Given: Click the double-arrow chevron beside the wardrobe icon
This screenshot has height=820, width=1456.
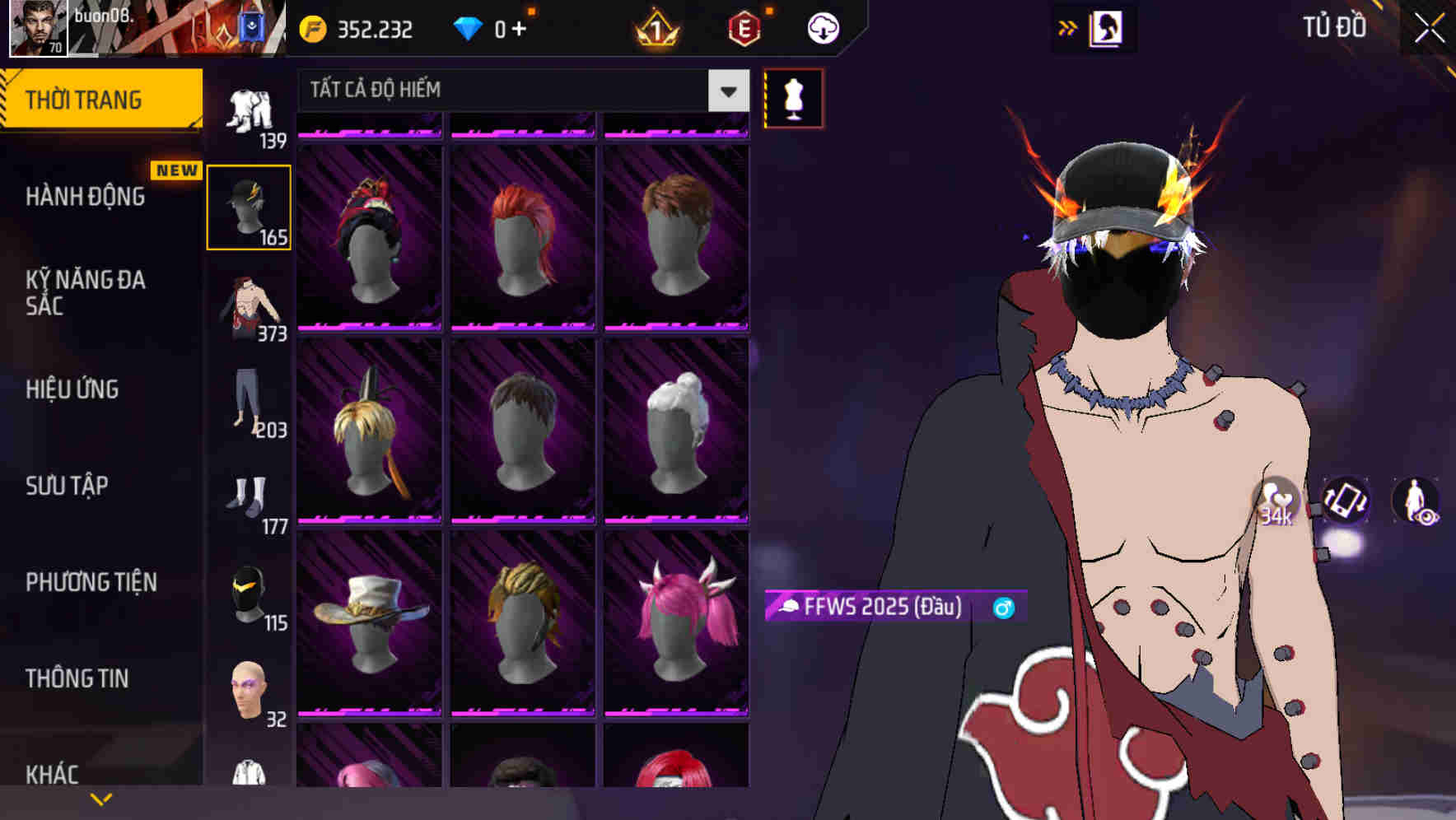Looking at the screenshot, I should (1068, 27).
